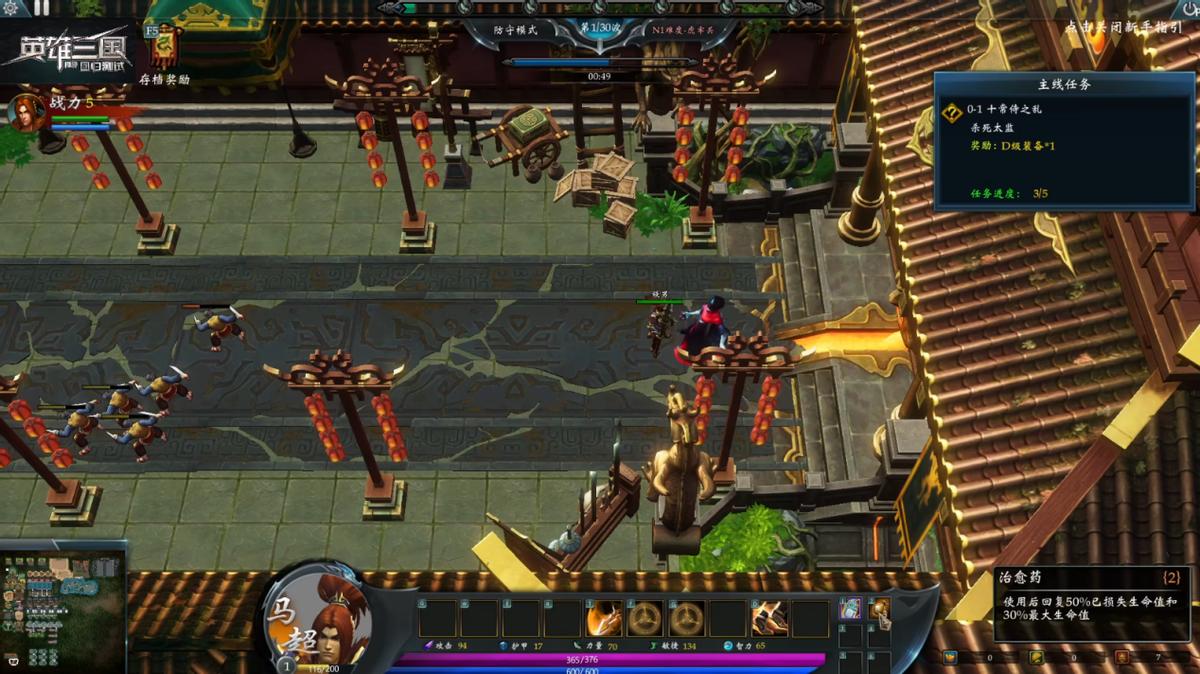Click the 主线任务 quest panel header

(x=1064, y=85)
